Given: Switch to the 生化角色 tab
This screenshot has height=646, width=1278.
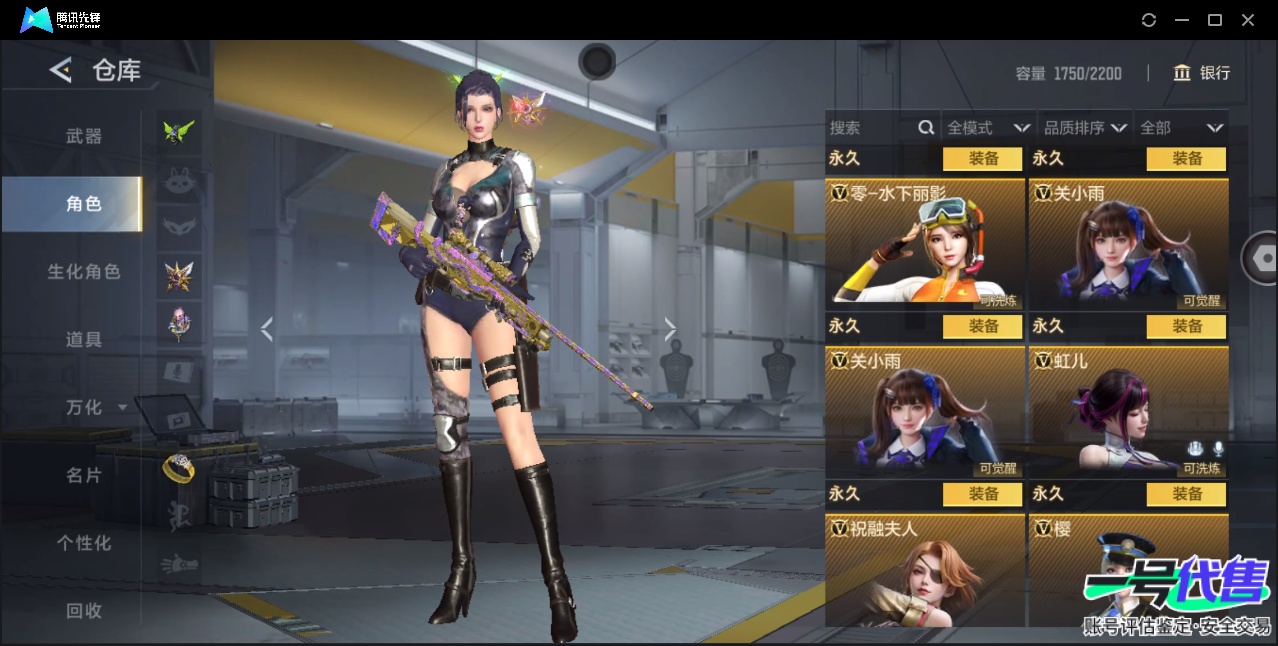Looking at the screenshot, I should point(84,272).
